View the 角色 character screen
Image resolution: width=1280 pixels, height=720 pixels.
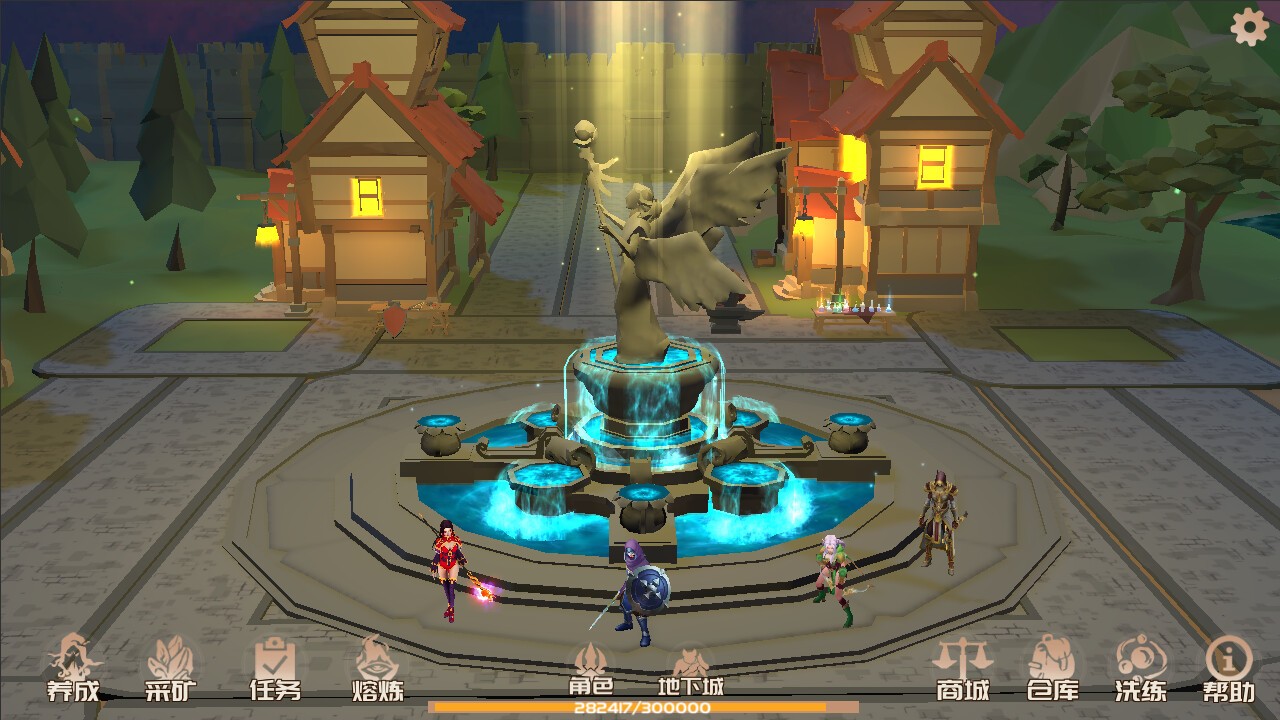pos(590,668)
